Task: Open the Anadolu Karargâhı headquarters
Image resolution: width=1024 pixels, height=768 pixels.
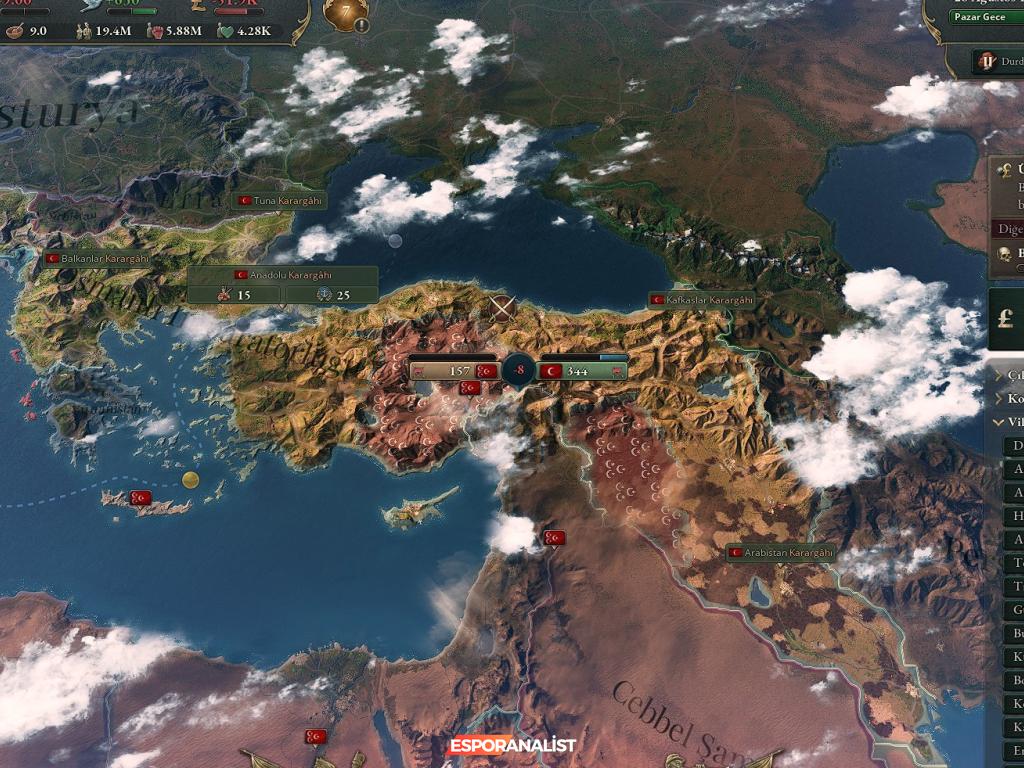Action: [283, 275]
